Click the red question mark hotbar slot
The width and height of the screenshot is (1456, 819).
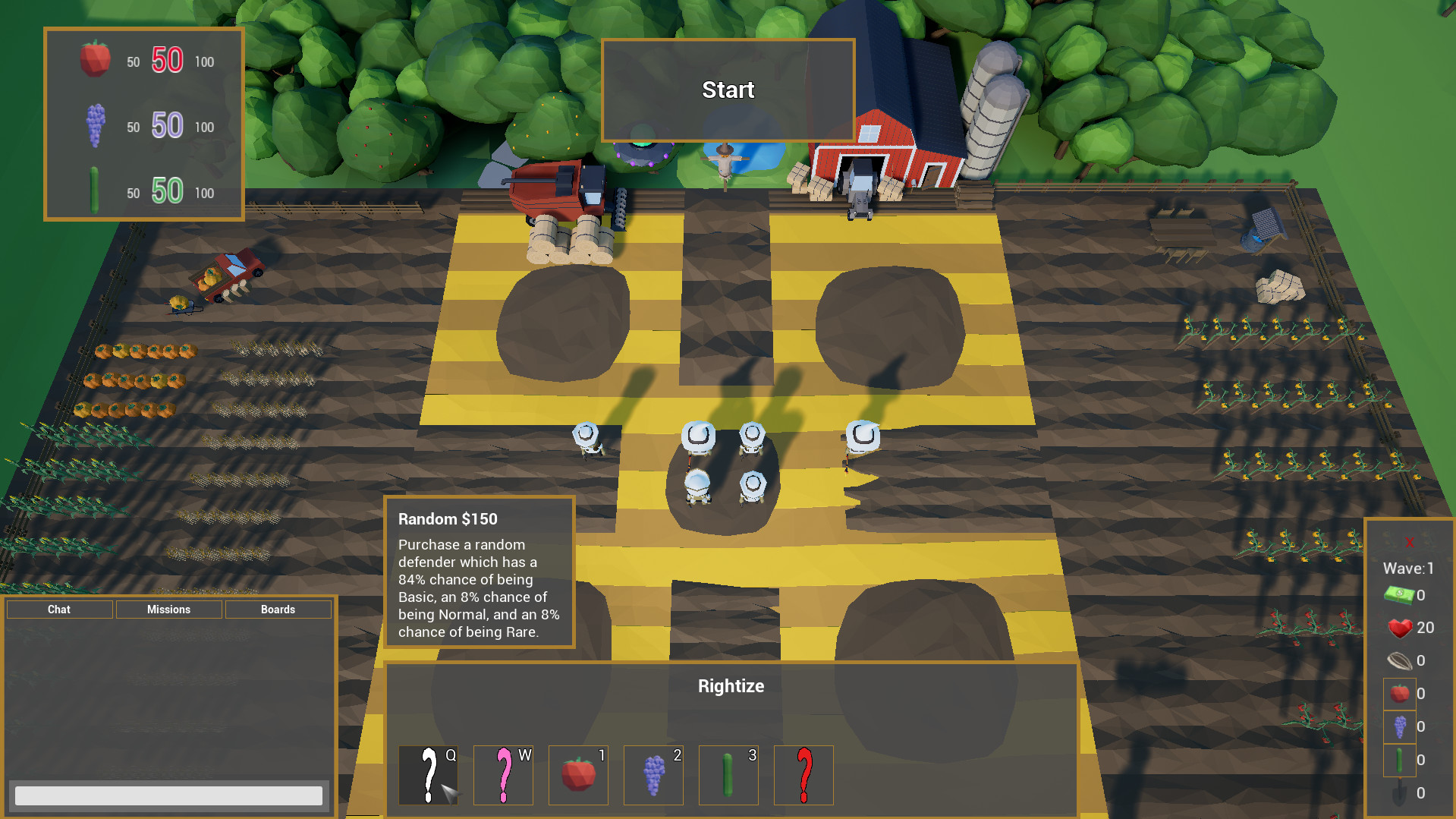tap(803, 775)
